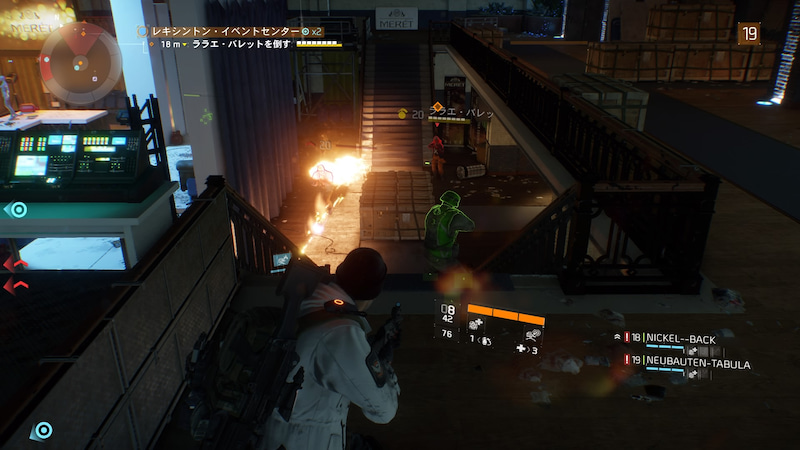Use the medkit cross icon
The image size is (800, 450).
[522, 349]
